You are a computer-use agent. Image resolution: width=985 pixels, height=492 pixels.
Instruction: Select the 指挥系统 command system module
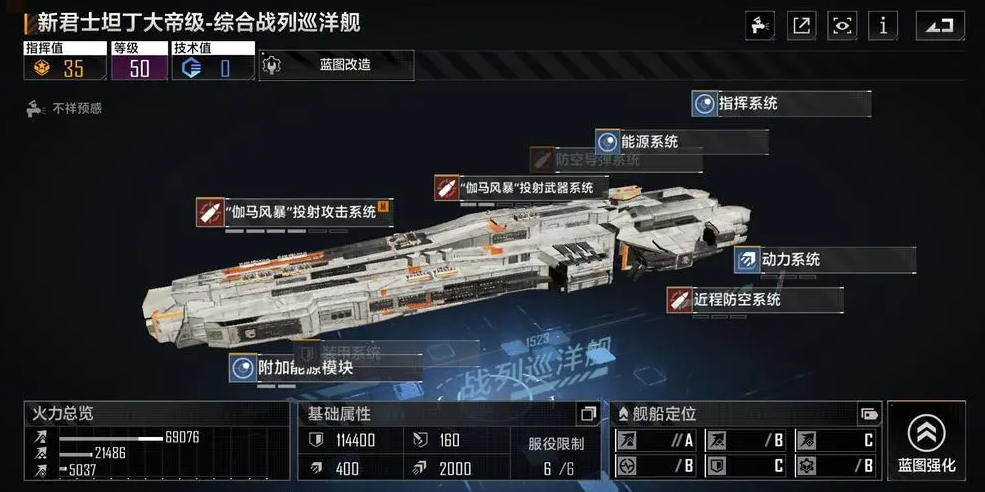tap(780, 103)
